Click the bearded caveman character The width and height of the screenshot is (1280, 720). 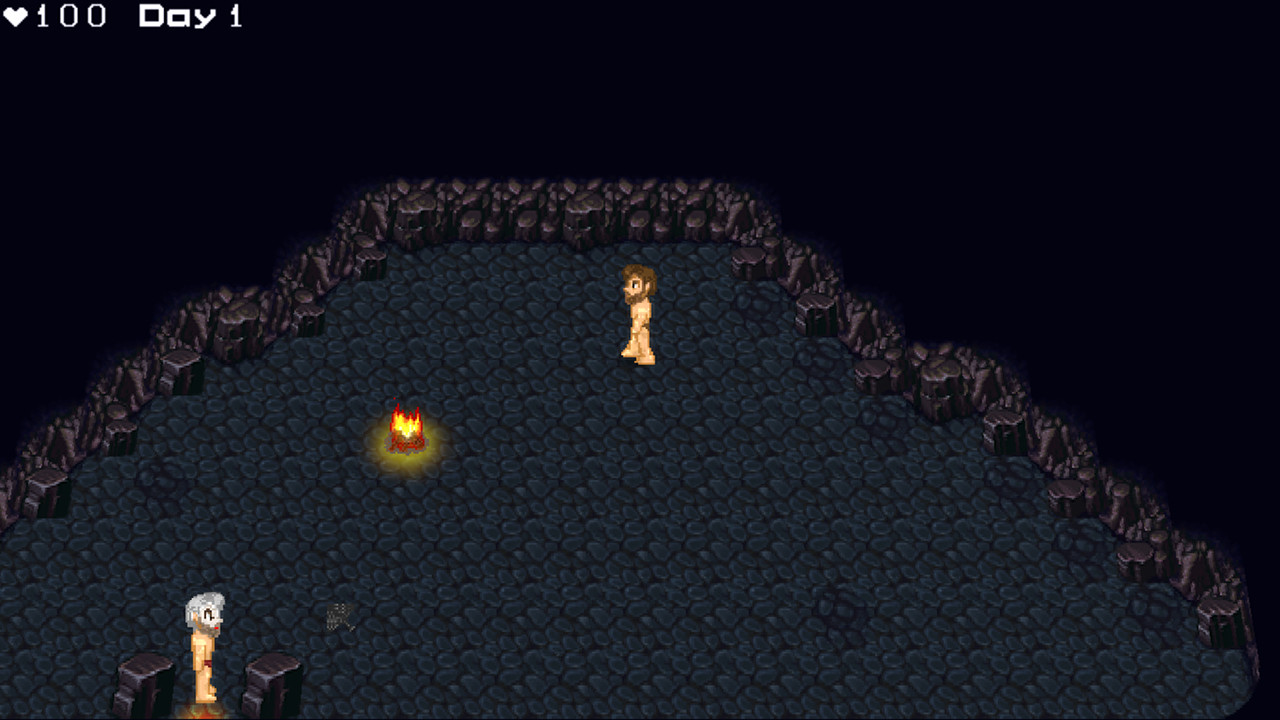[636, 315]
